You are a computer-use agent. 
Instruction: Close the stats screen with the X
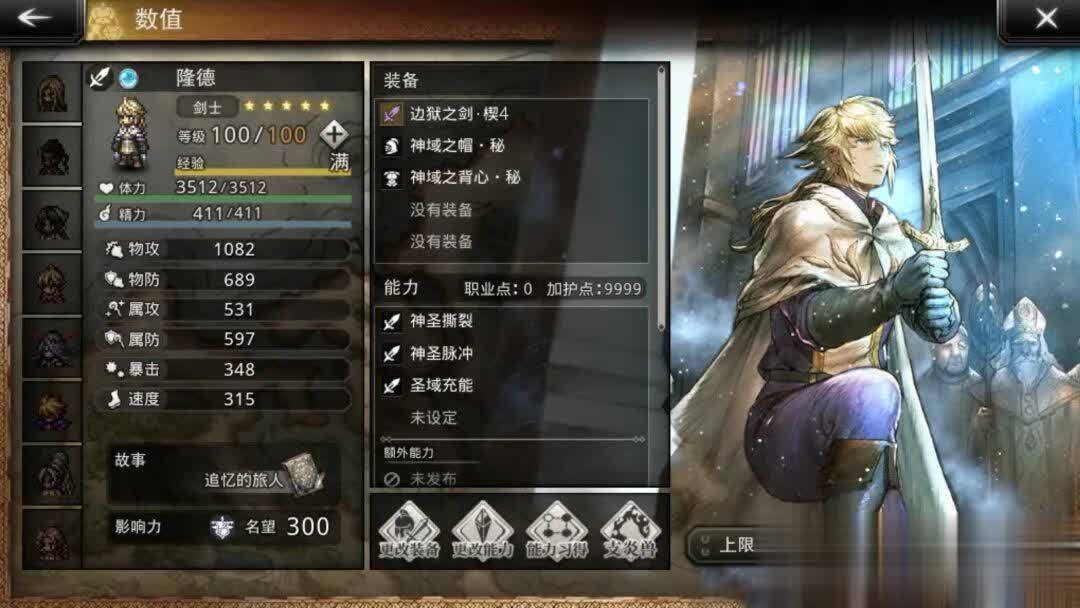tap(1045, 19)
